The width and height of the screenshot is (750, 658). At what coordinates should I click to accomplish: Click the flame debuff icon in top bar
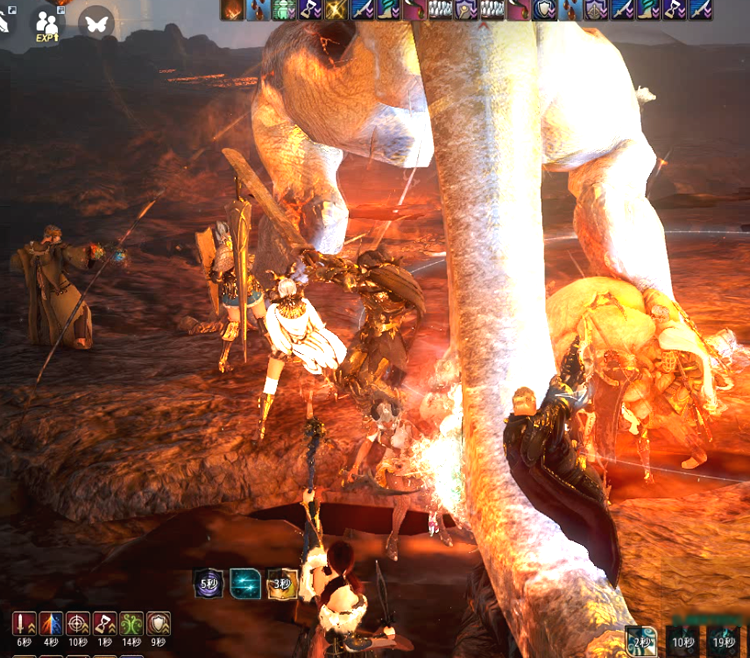click(x=232, y=10)
